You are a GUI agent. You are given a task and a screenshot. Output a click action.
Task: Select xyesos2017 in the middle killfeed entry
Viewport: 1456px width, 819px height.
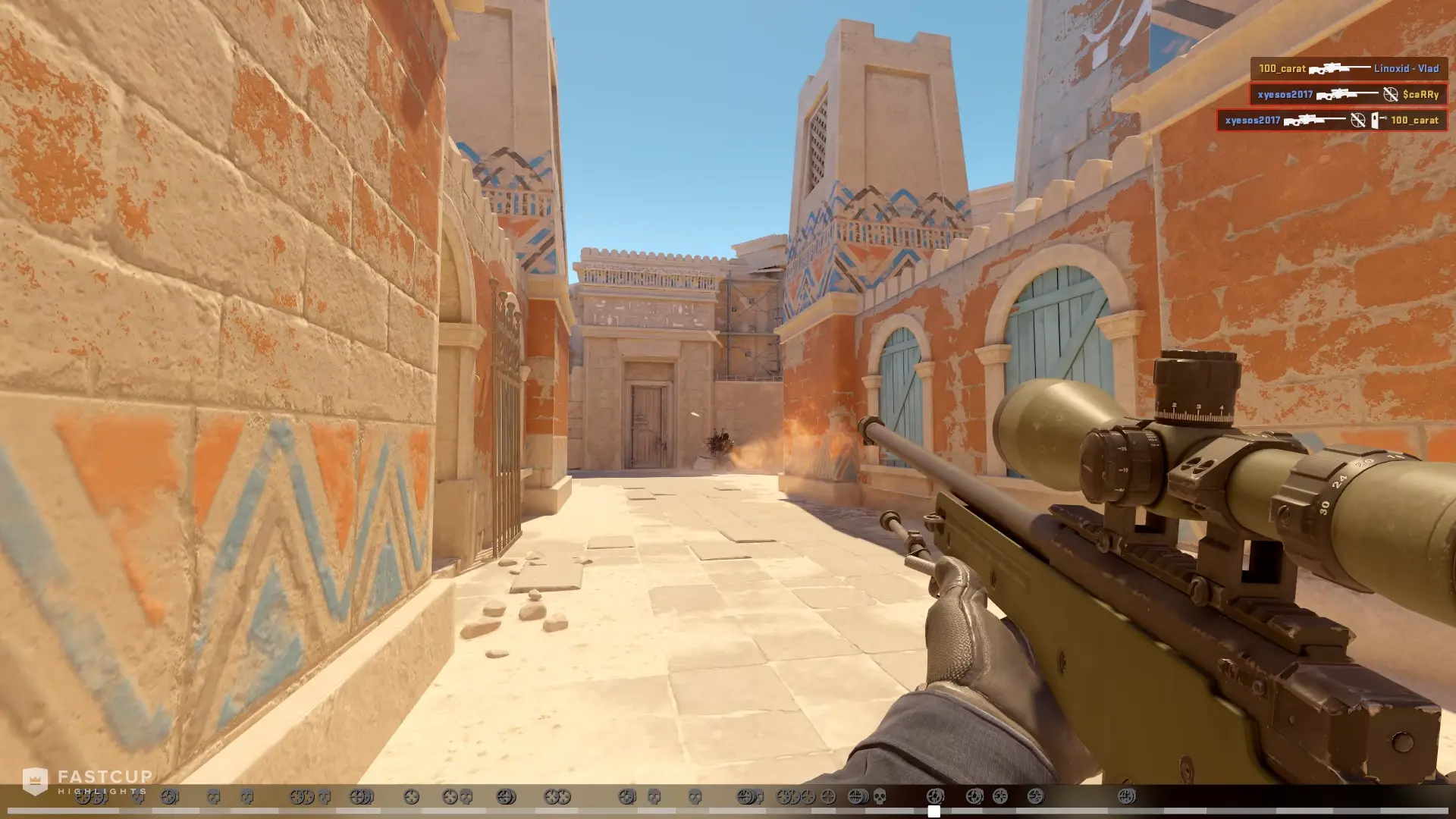click(x=1285, y=95)
